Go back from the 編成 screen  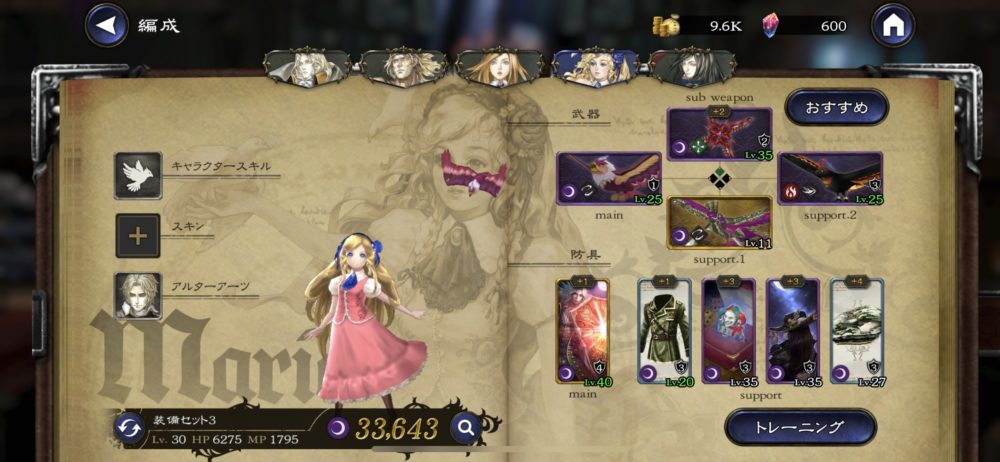coord(106,25)
